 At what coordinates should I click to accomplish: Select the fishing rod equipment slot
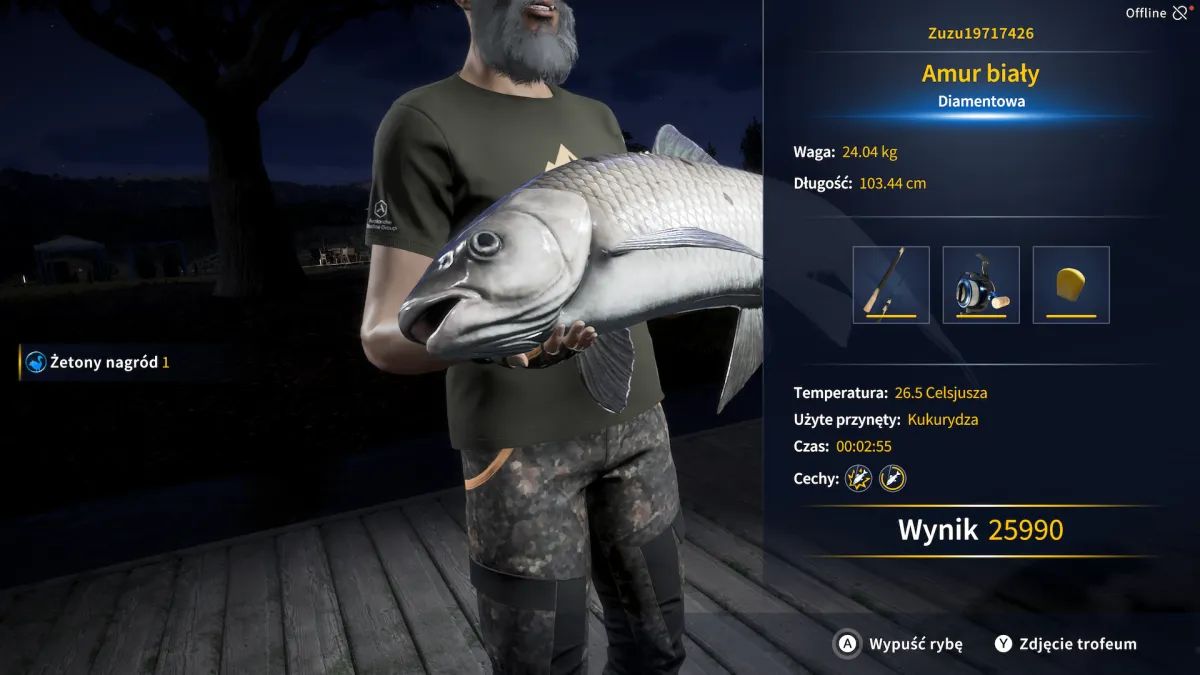click(x=891, y=285)
